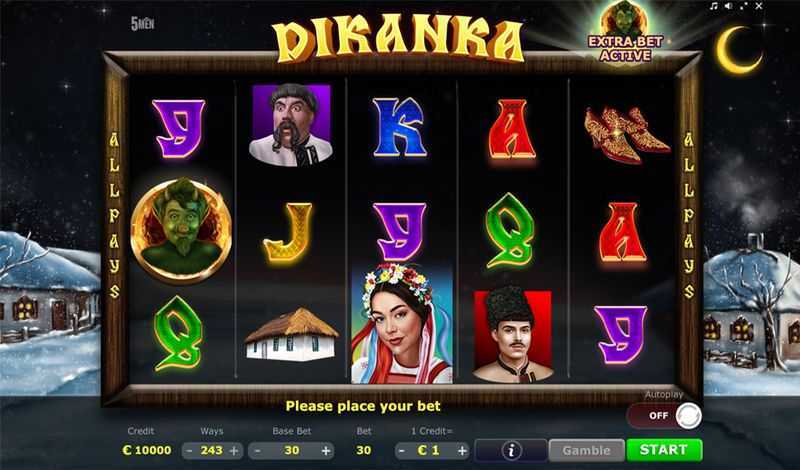Start the spin with the green START button
Image resolution: width=800 pixels, height=470 pixels.
(x=664, y=450)
